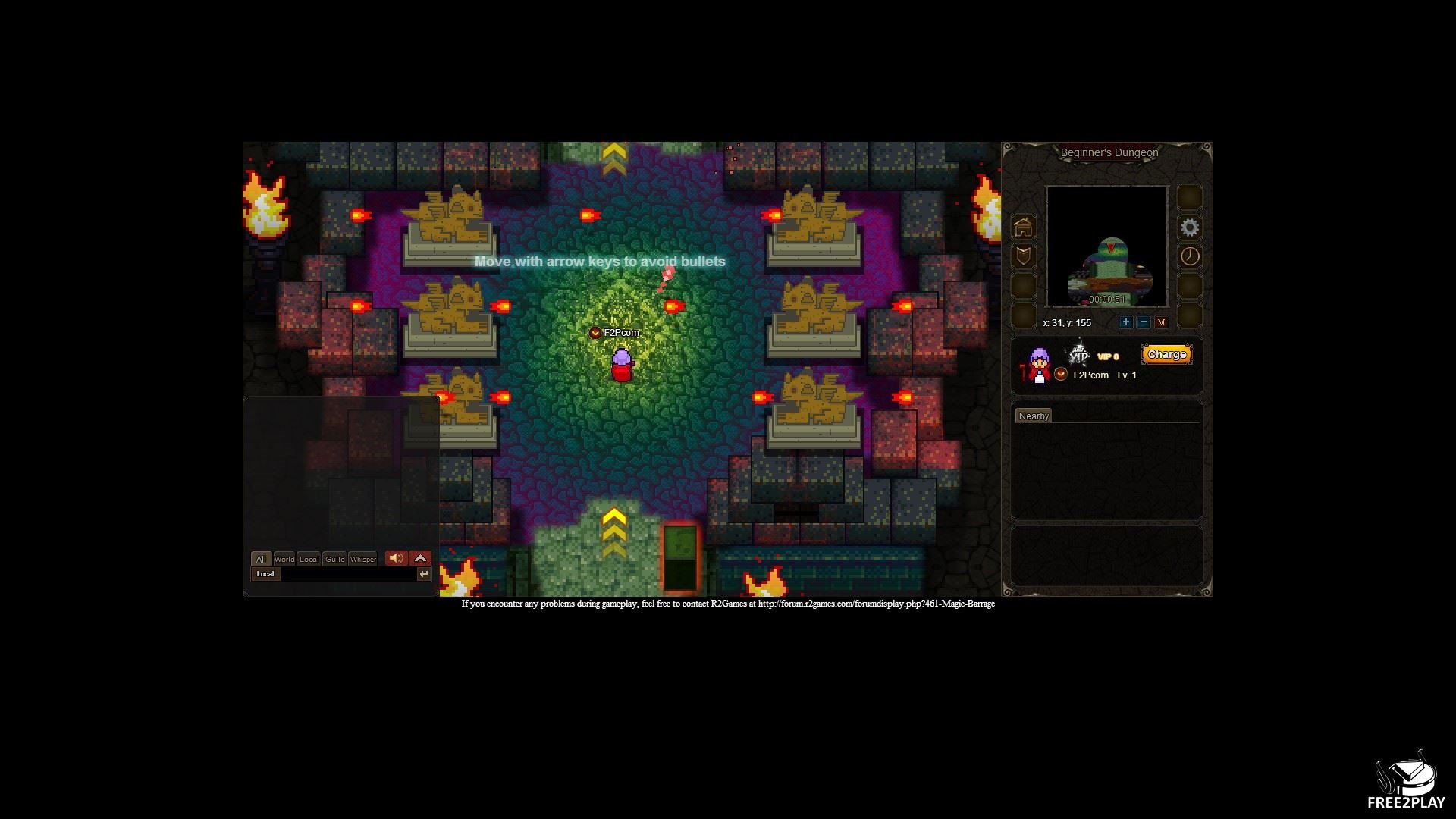Toggle the chat sound speaker button
The width and height of the screenshot is (1456, 819).
(x=396, y=558)
